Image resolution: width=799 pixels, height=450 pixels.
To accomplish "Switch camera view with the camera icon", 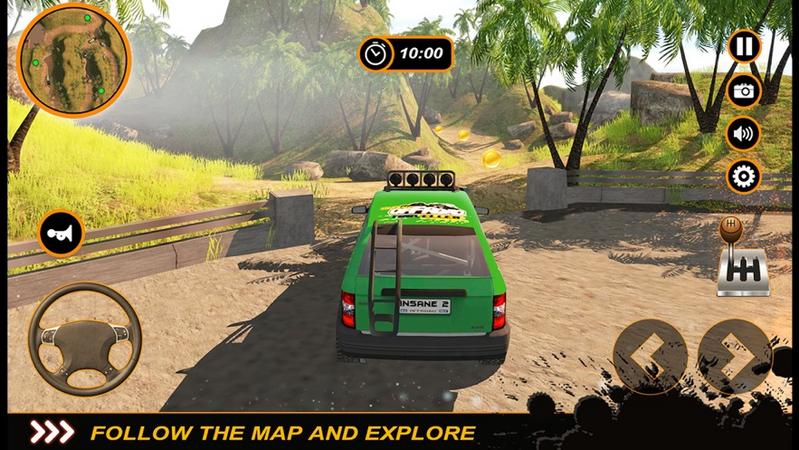I will [x=743, y=91].
